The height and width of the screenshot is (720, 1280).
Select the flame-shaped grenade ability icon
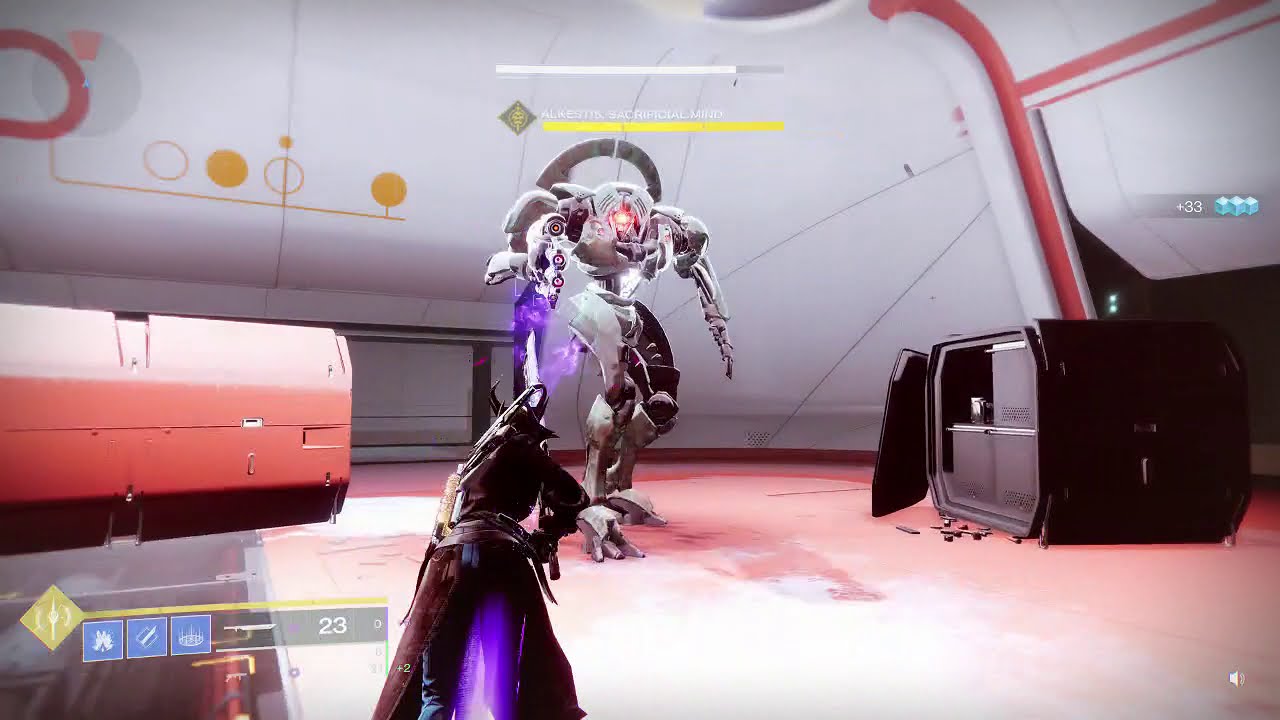click(103, 638)
